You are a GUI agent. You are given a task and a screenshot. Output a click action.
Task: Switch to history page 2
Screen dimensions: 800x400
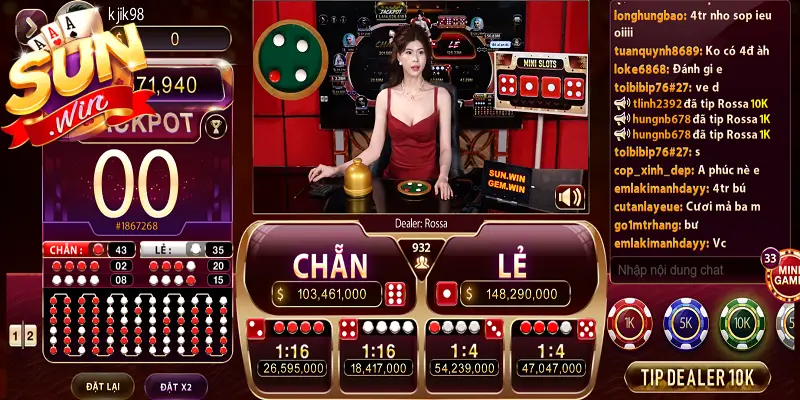tap(30, 335)
